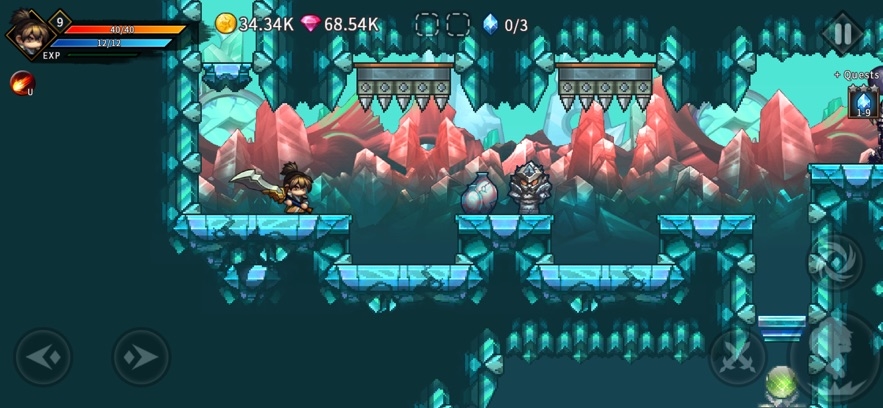Expand the Quests tracker
This screenshot has height=408, width=883.
pos(856,74)
